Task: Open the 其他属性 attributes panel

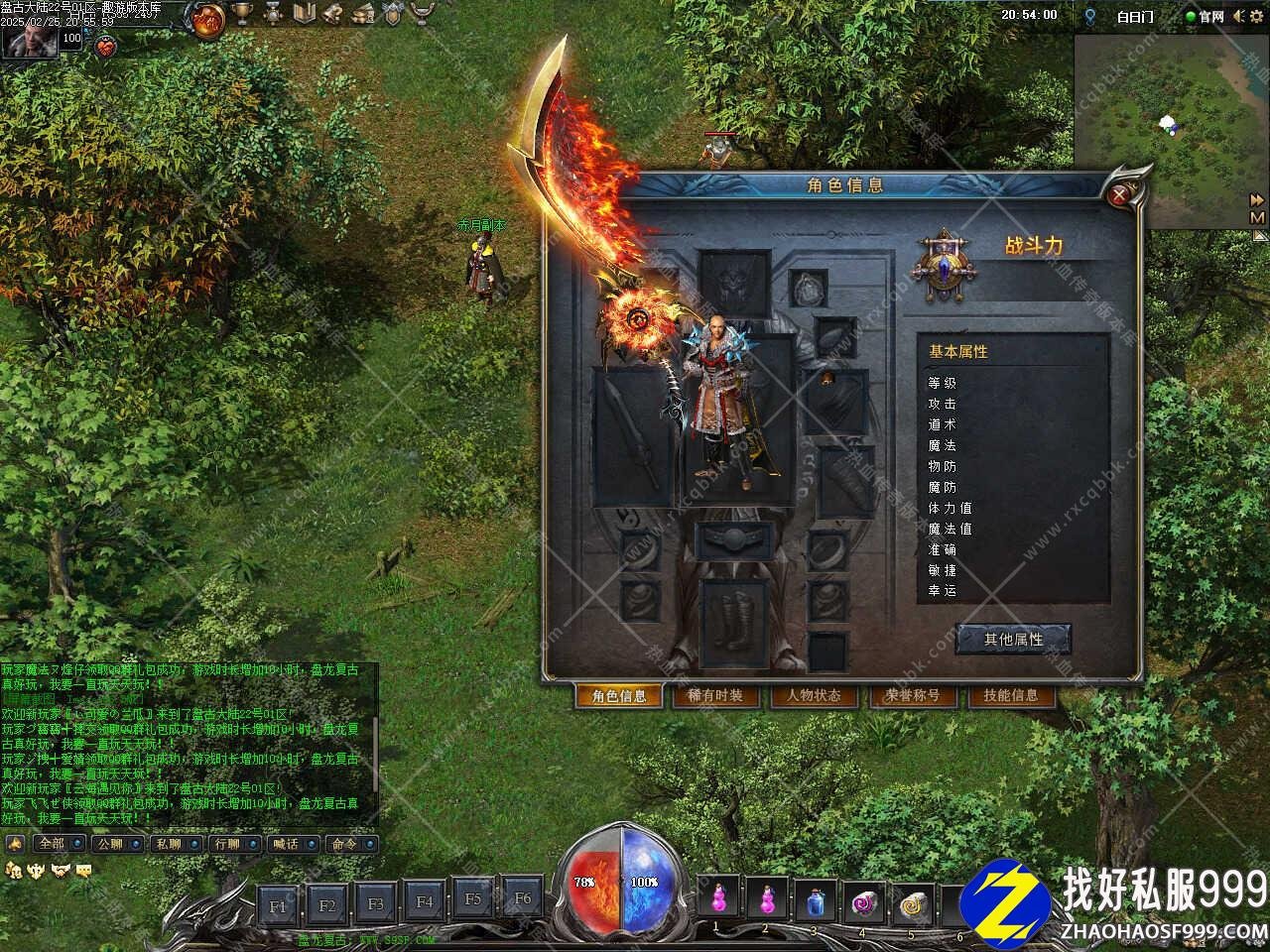Action: point(1013,640)
